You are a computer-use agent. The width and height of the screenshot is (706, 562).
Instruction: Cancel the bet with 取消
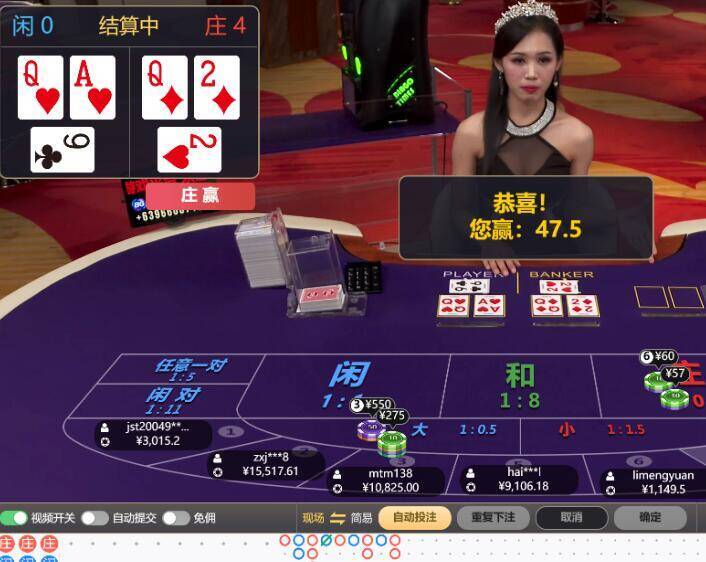(x=571, y=518)
